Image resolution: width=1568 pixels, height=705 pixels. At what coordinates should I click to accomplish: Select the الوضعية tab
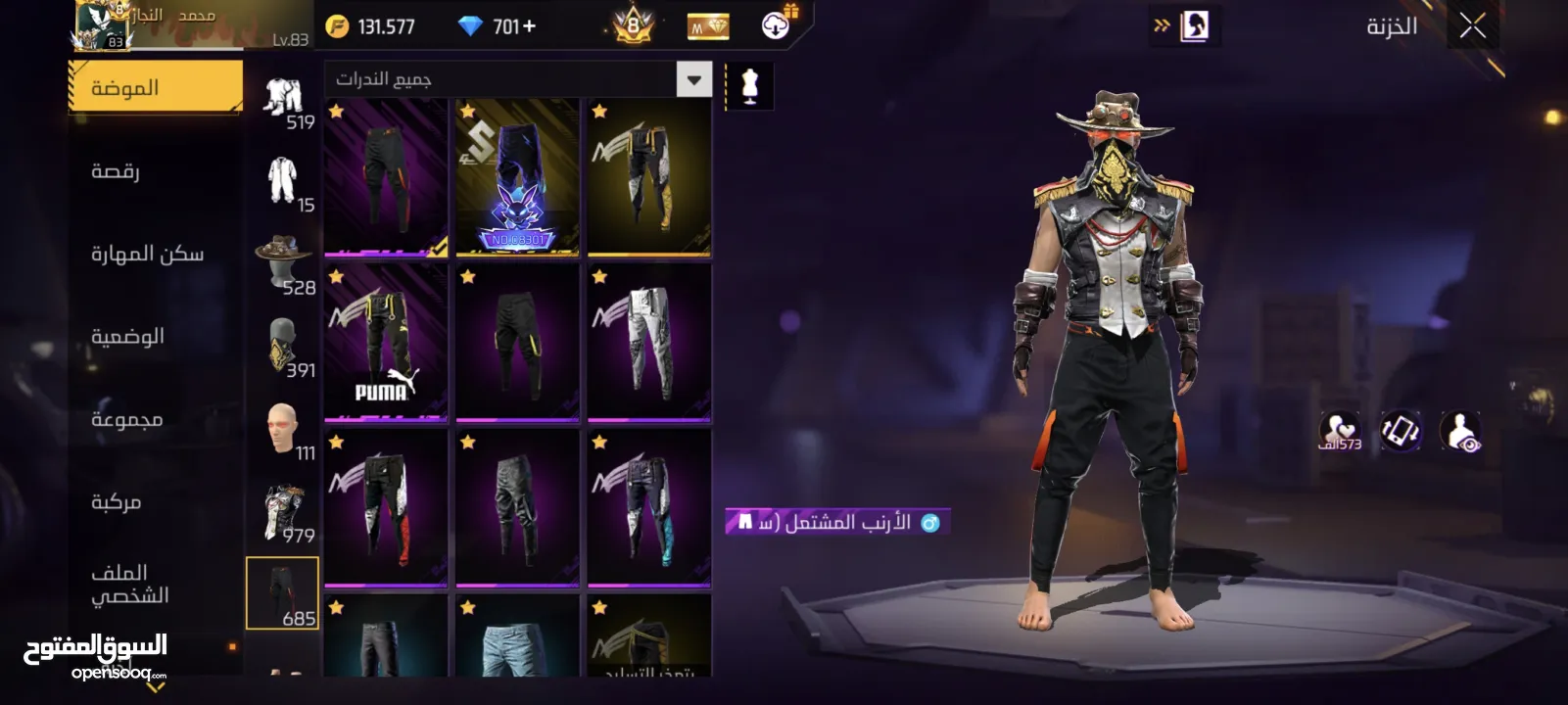tap(127, 337)
